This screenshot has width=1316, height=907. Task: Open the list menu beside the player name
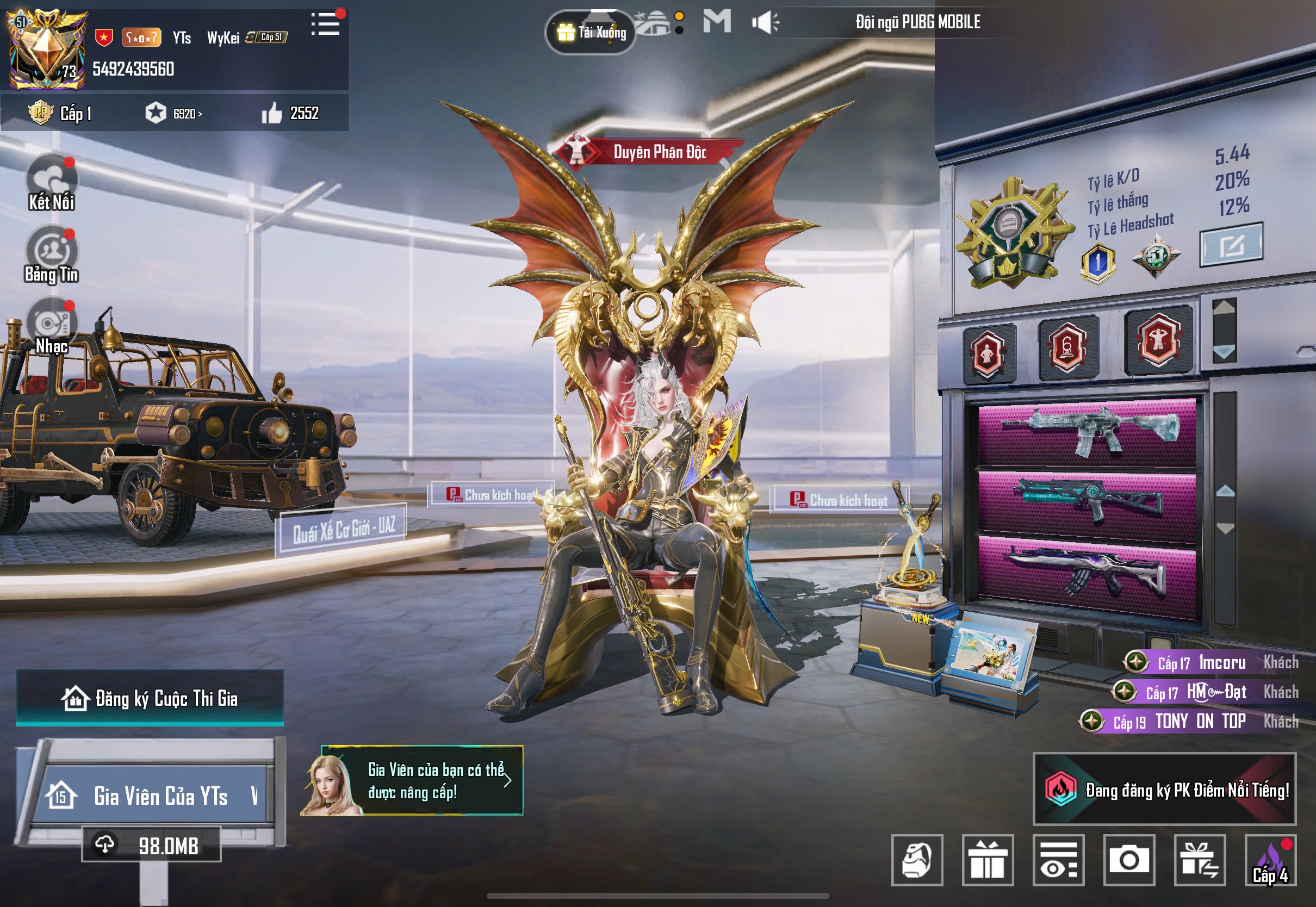point(326,24)
